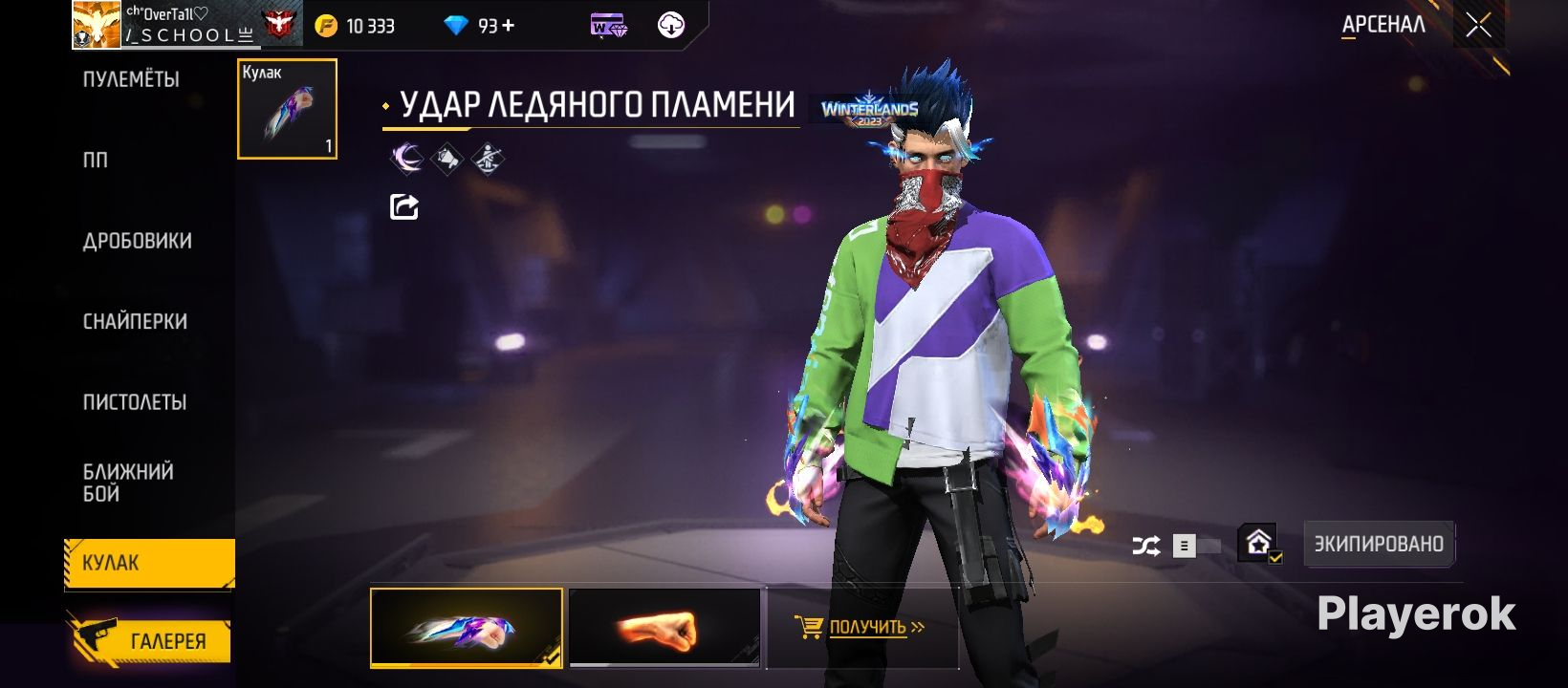Choose the icy flame fist skin thumbnail

[466, 627]
